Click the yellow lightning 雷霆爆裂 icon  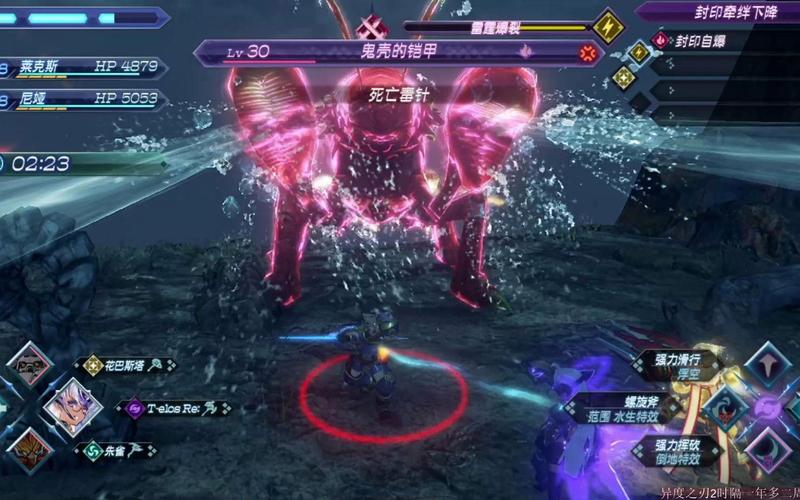tap(608, 25)
